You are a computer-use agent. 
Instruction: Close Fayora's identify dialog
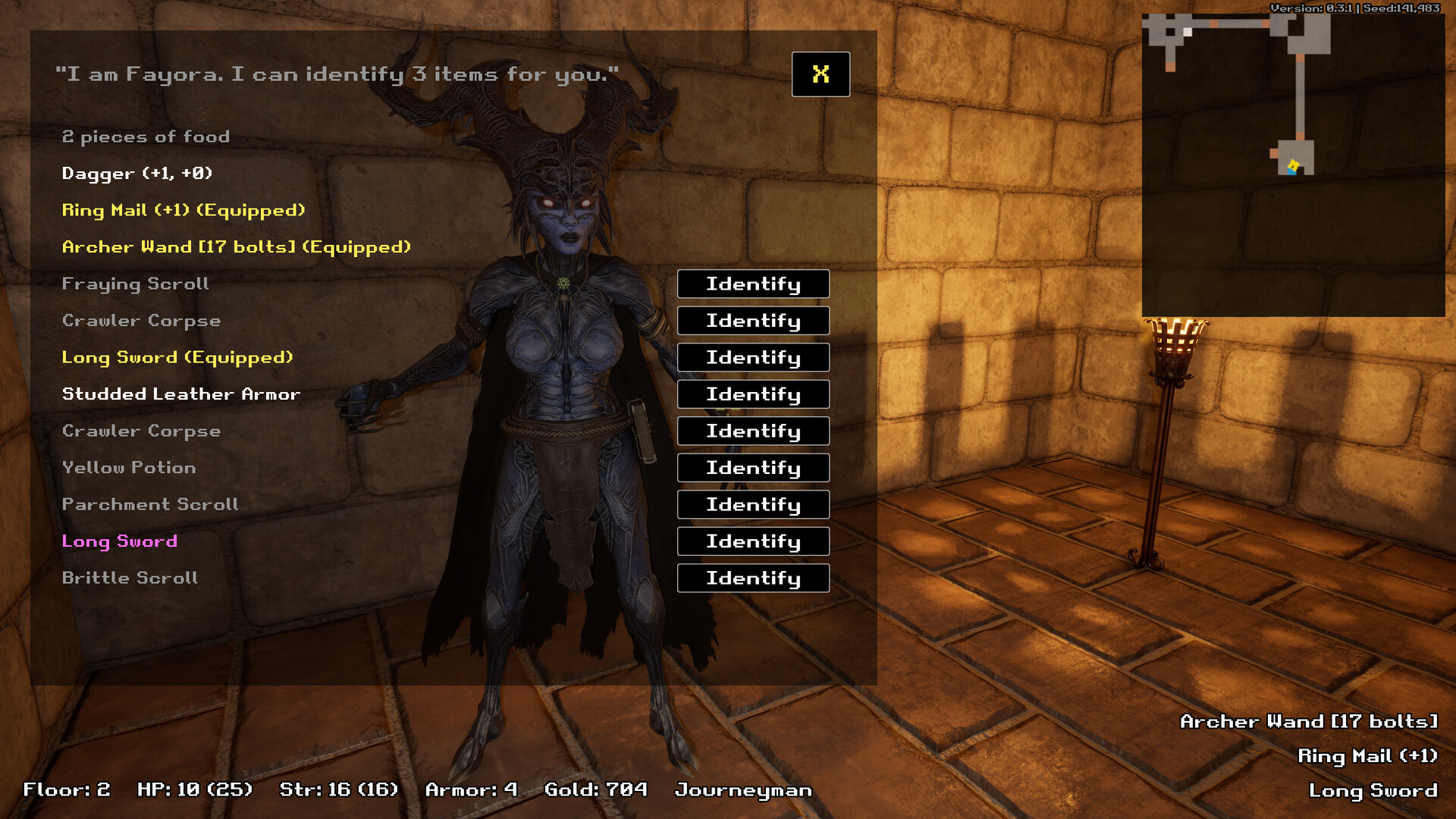(x=821, y=74)
